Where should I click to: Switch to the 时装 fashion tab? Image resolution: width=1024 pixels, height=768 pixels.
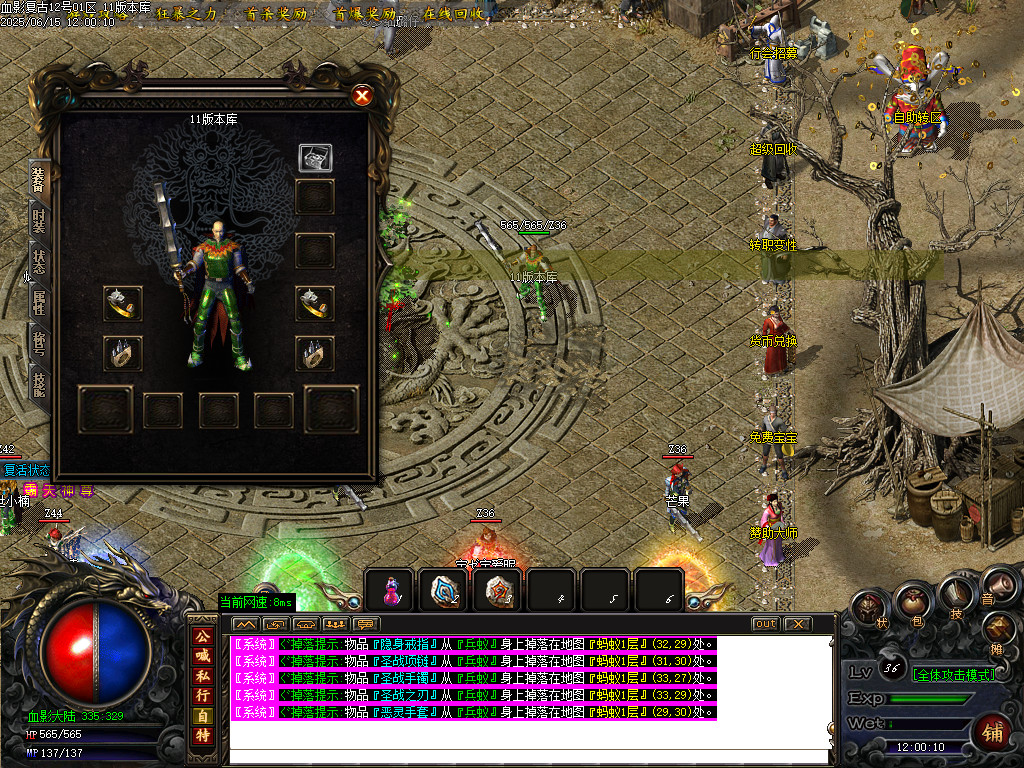point(39,222)
